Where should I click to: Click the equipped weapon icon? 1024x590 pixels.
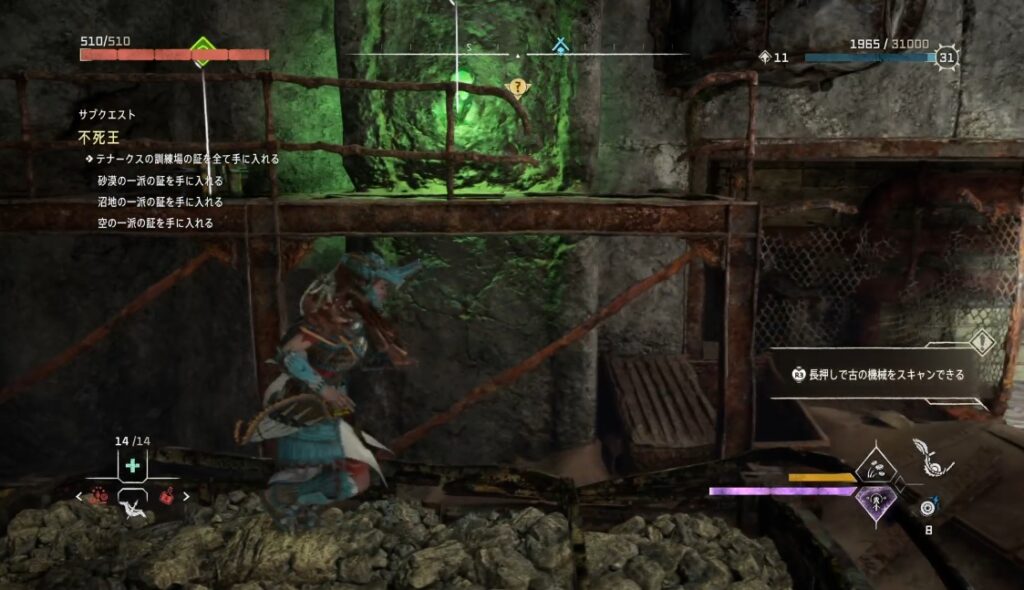click(931, 457)
